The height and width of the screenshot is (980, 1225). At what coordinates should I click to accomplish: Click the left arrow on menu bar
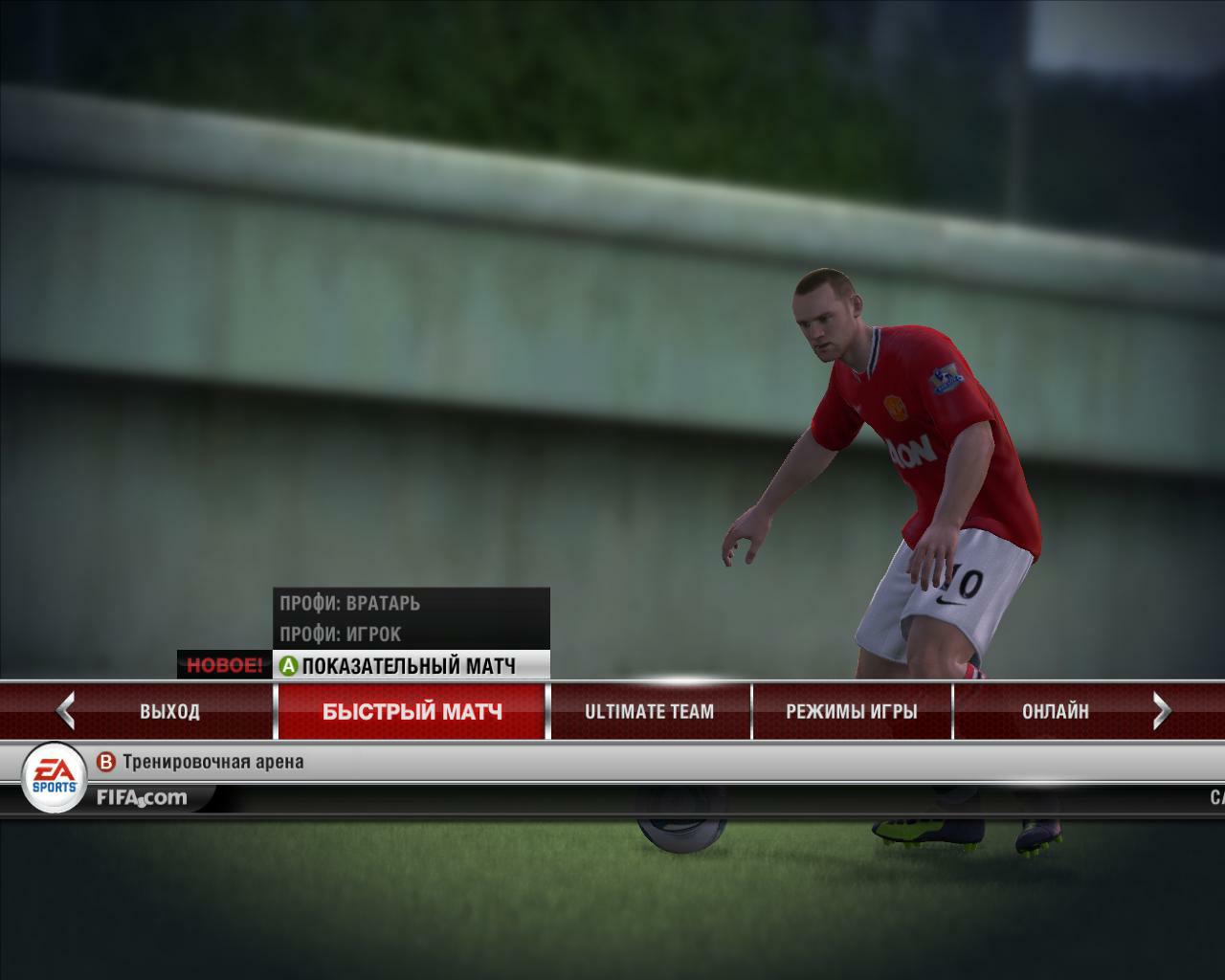pyautogui.click(x=65, y=711)
